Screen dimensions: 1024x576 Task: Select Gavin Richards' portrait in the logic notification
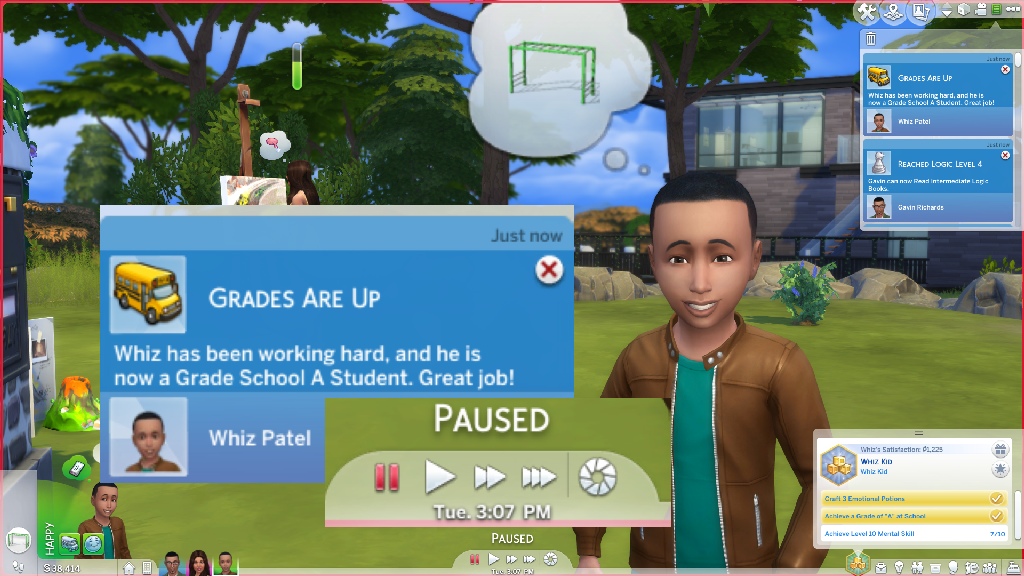879,207
